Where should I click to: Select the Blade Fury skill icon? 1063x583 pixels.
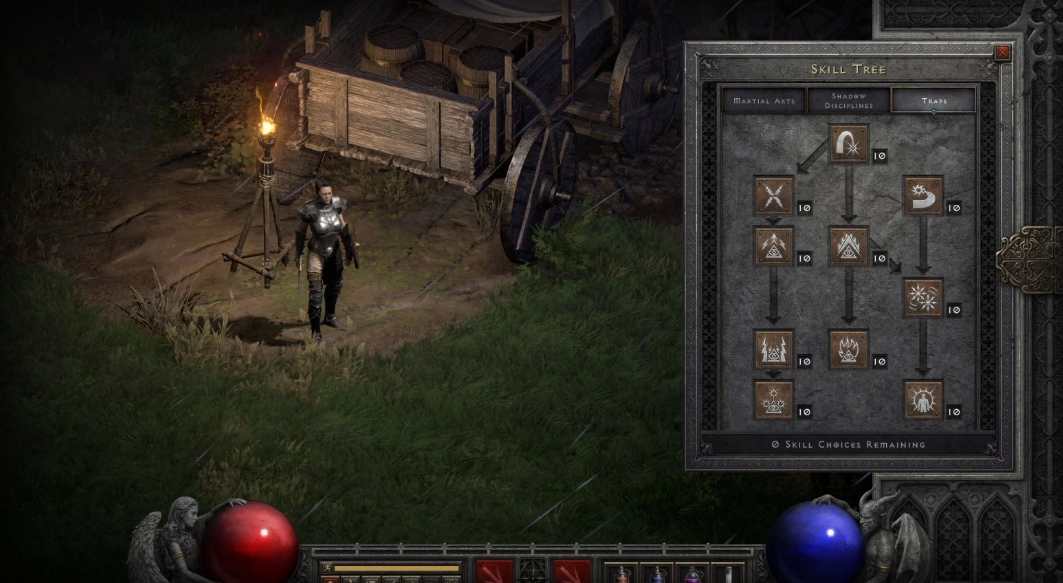923,298
